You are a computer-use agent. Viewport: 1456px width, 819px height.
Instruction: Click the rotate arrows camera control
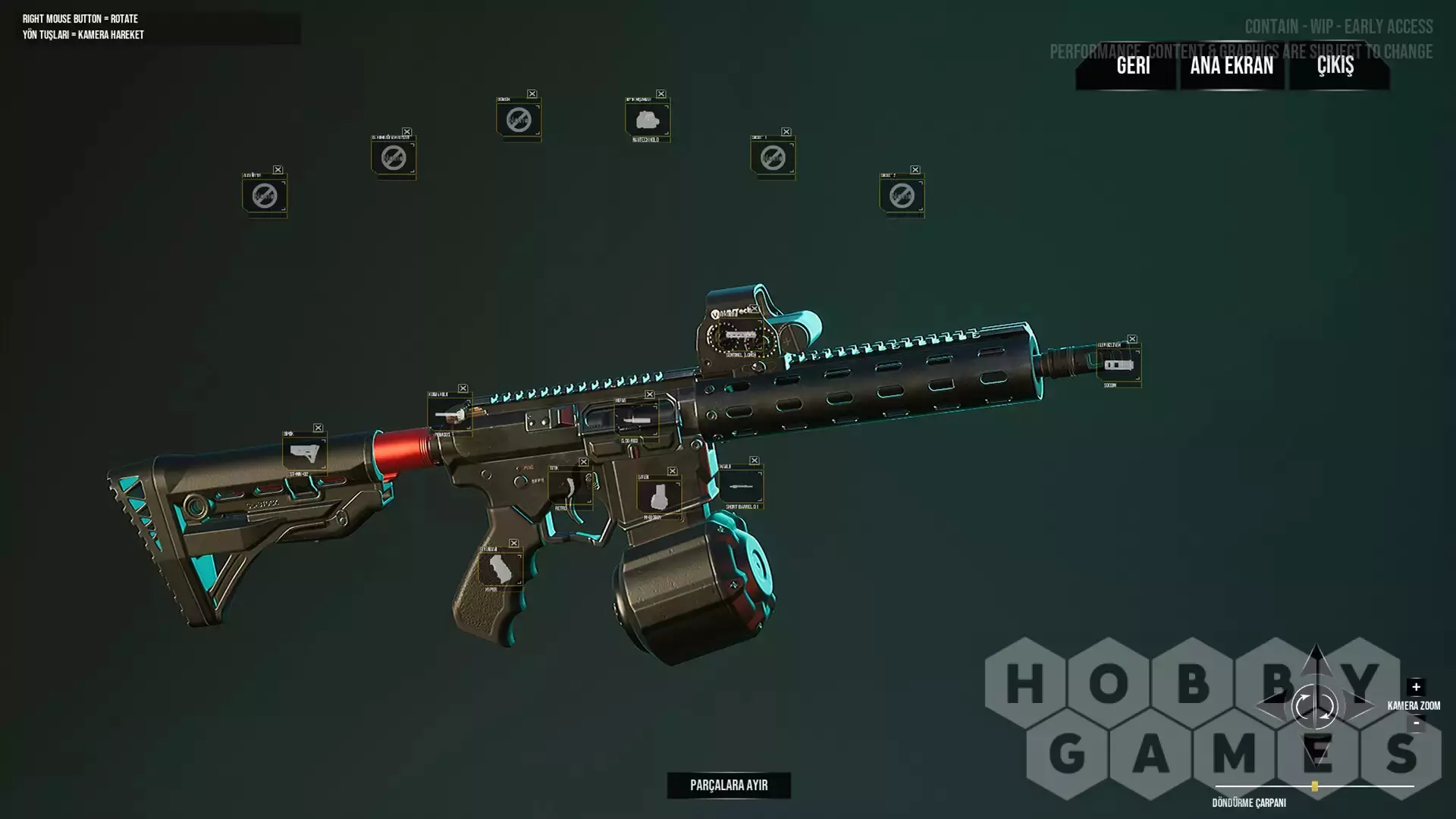tap(1315, 707)
